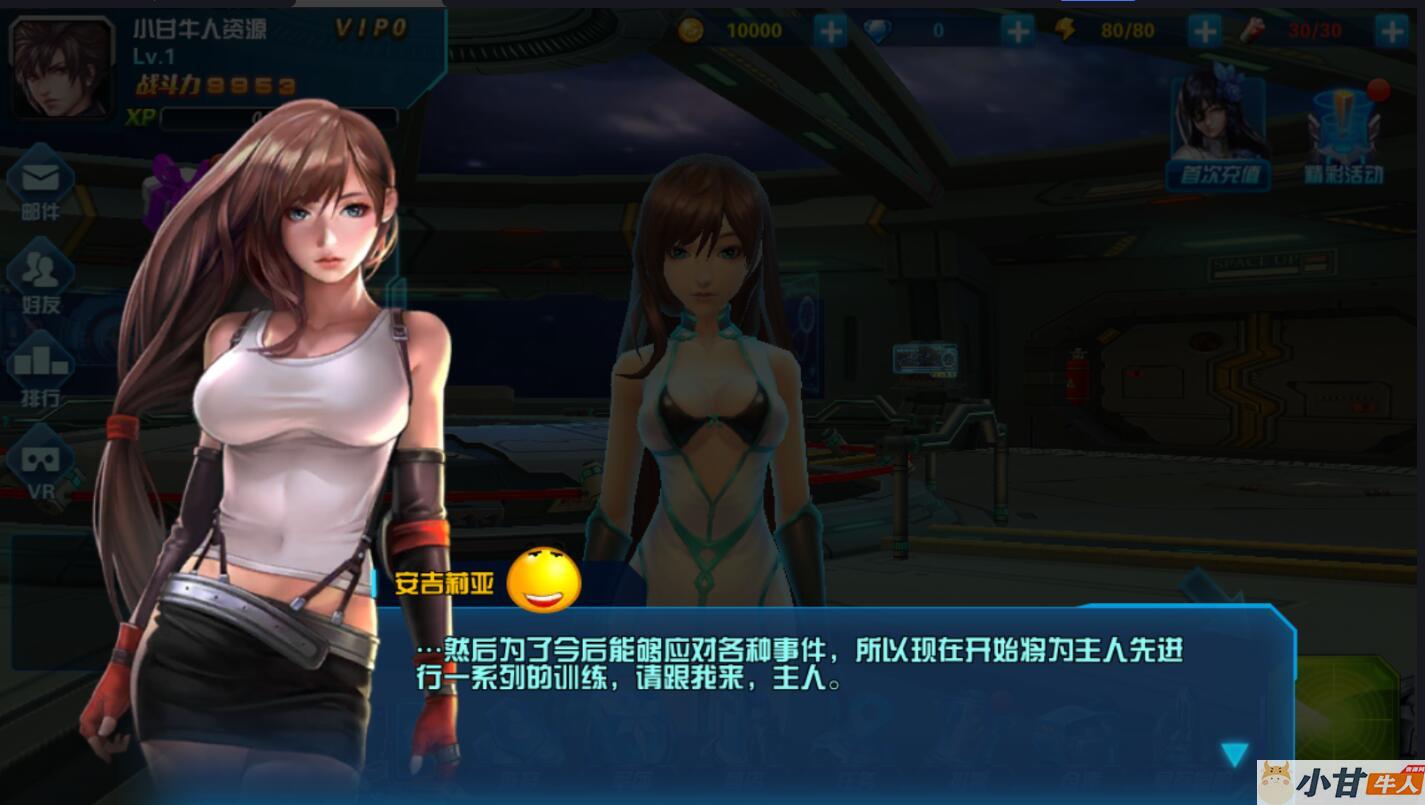Viewport: 1425px width, 805px height.
Task: Click the player avatar portrait
Action: point(62,68)
